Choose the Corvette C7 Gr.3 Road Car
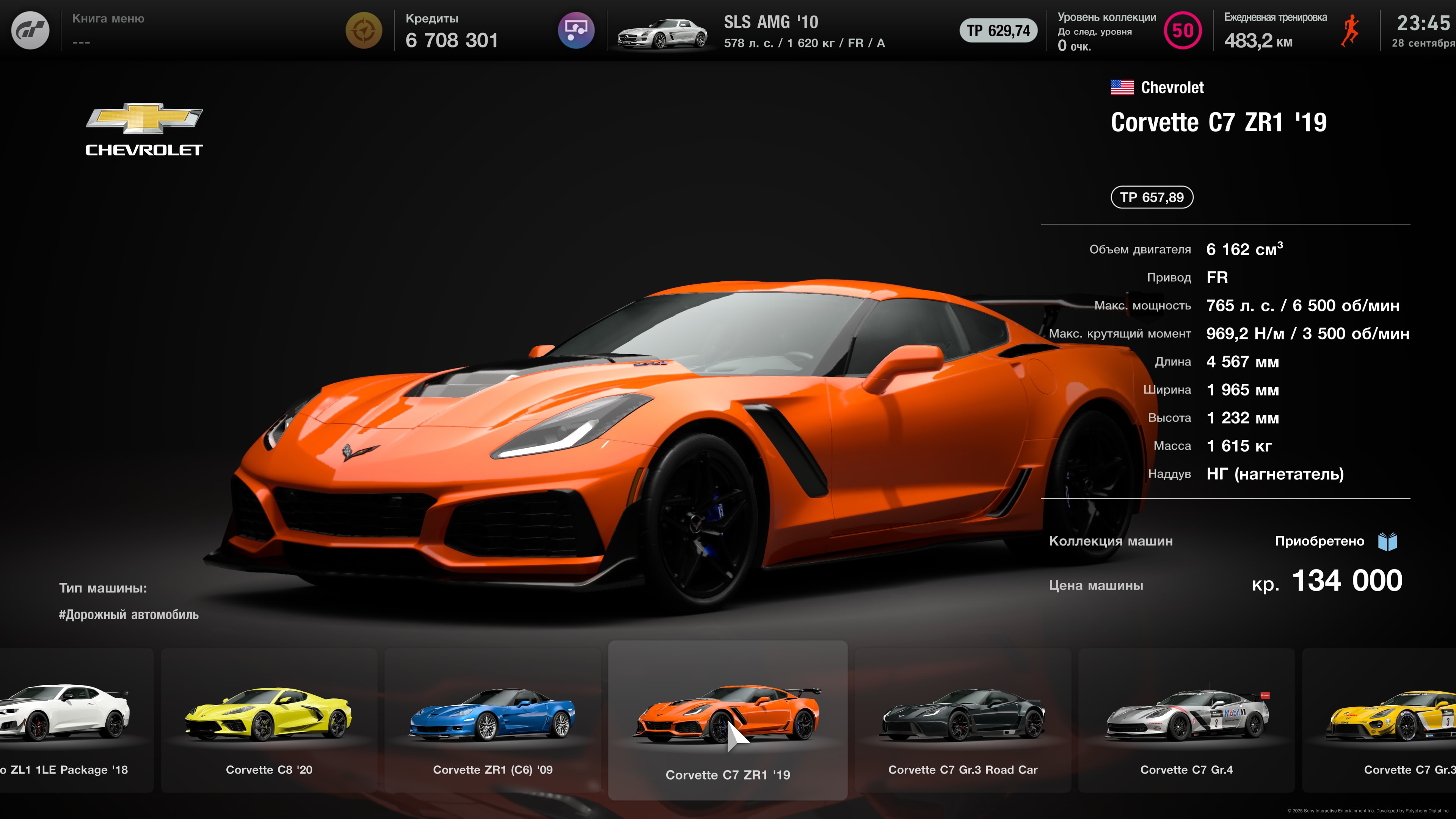1456x819 pixels. point(963,721)
